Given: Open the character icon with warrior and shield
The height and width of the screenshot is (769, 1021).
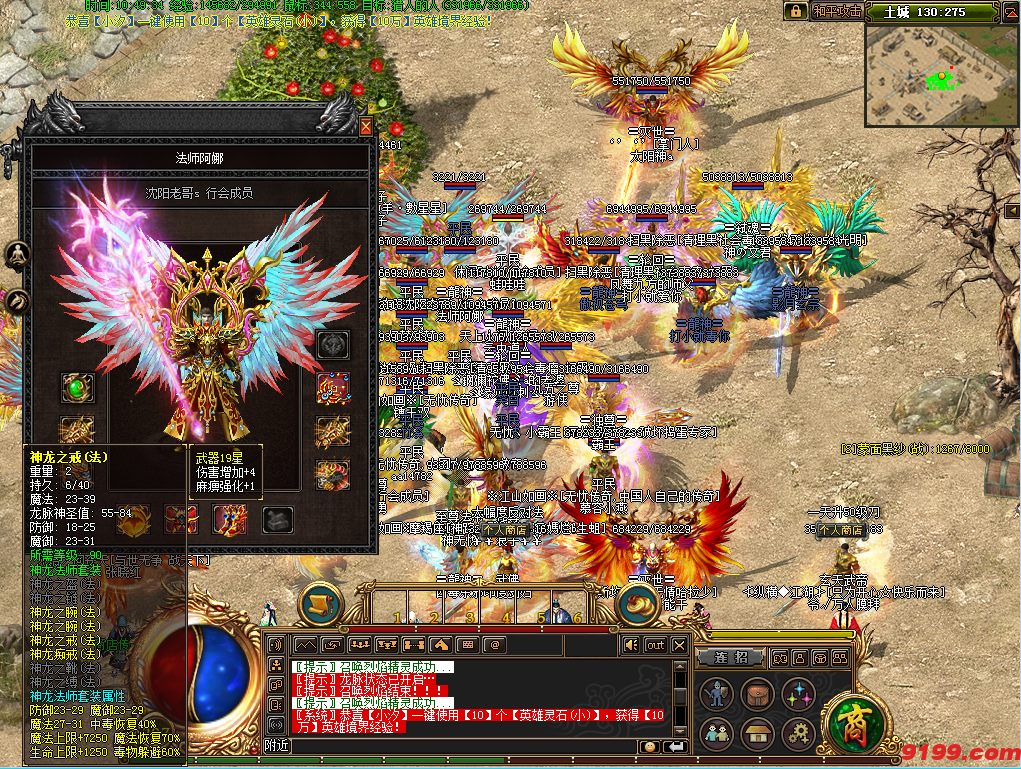Looking at the screenshot, I should (x=715, y=694).
